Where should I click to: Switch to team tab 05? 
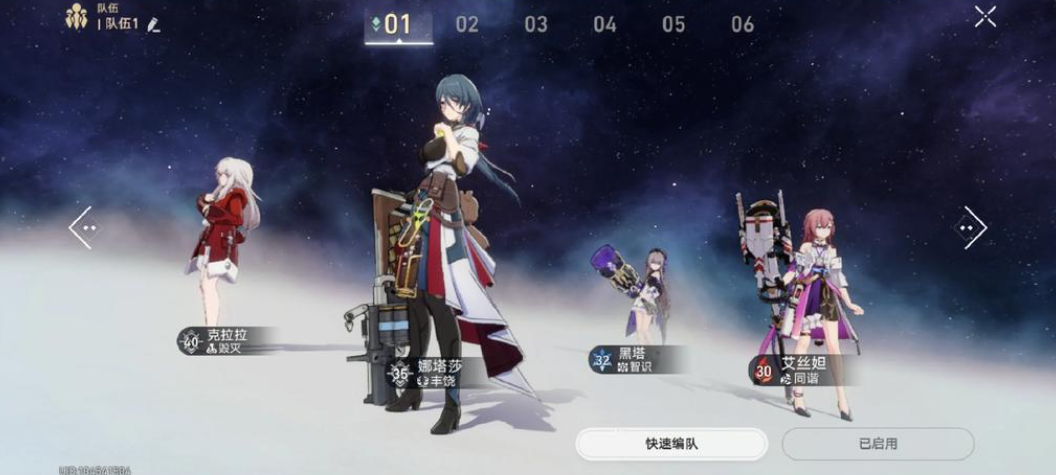(x=673, y=24)
